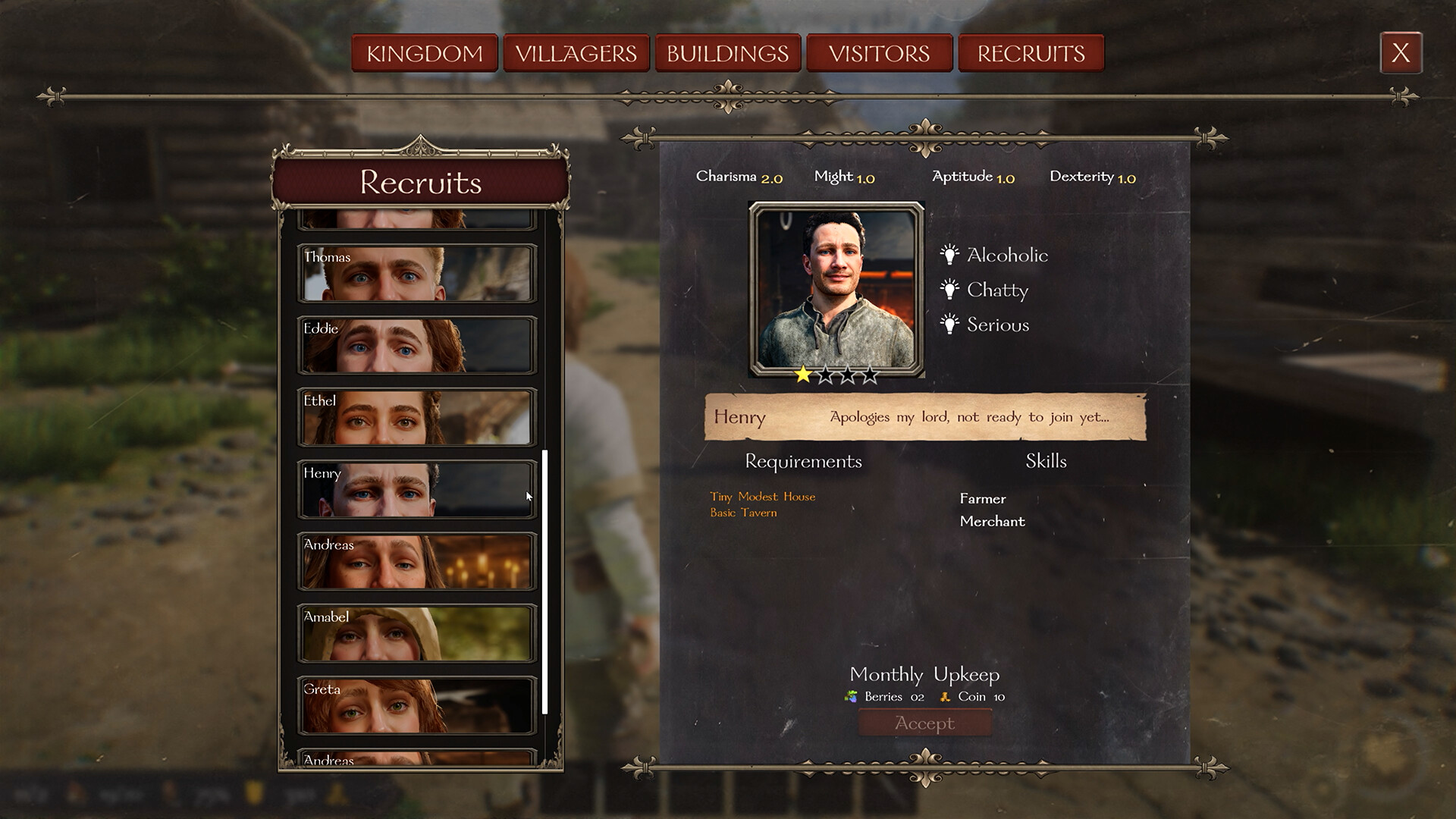Switch to the Villagers tab
The width and height of the screenshot is (1456, 819).
click(576, 53)
